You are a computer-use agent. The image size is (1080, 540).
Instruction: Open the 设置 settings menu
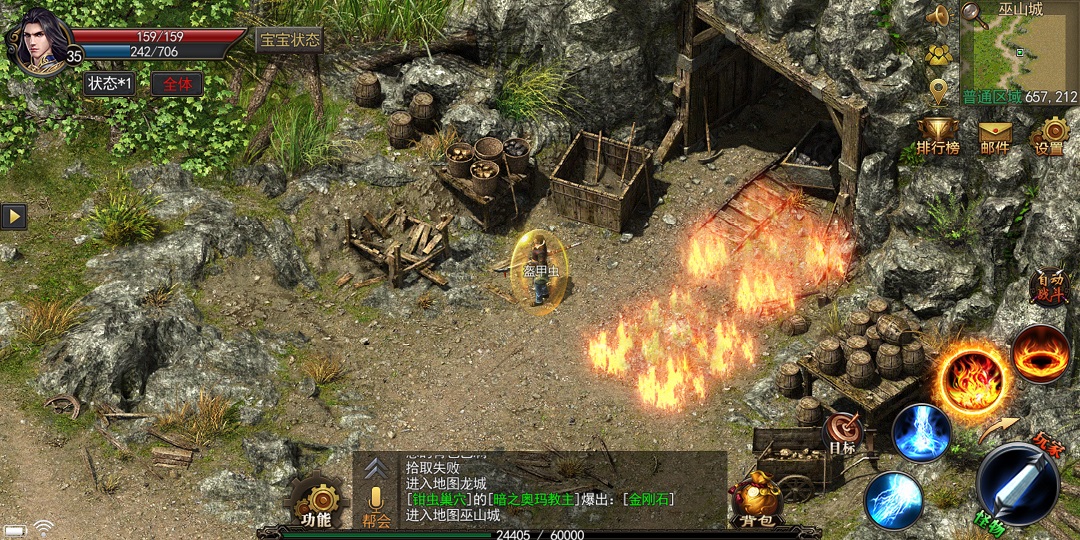[1051, 135]
